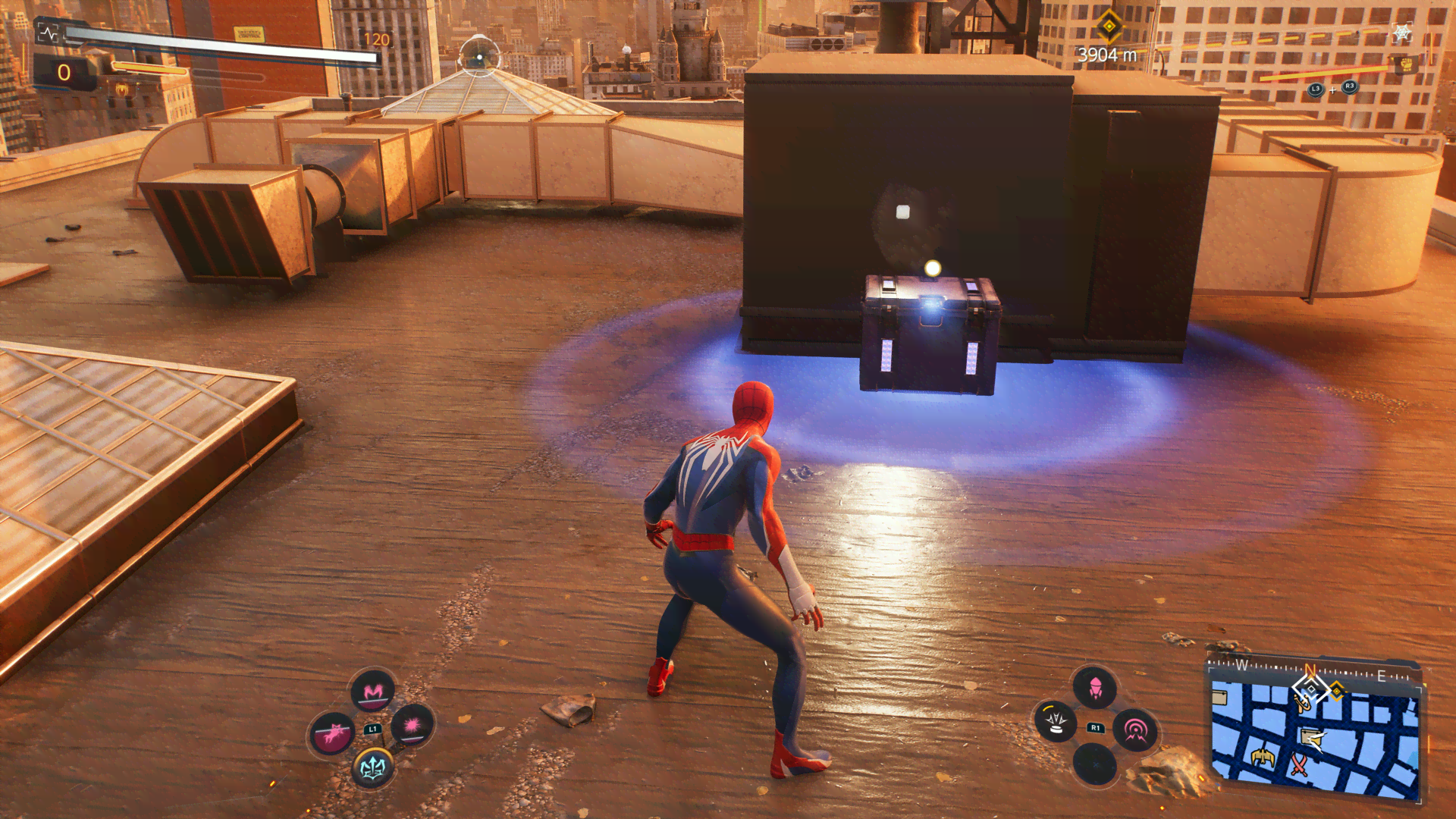The width and height of the screenshot is (1456, 819).
Task: Click the orange diamond marker on minimap compass
Action: [1337, 690]
